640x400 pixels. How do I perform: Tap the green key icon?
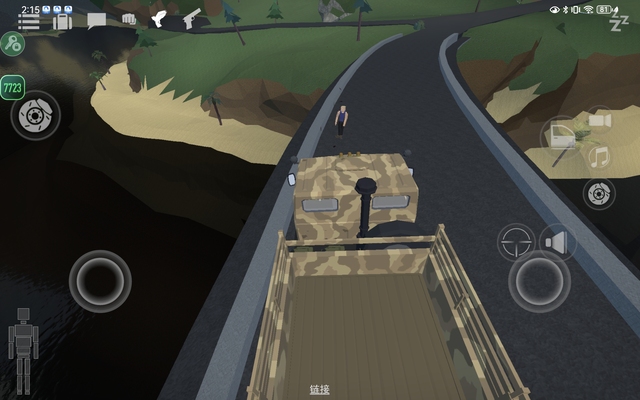point(12,44)
